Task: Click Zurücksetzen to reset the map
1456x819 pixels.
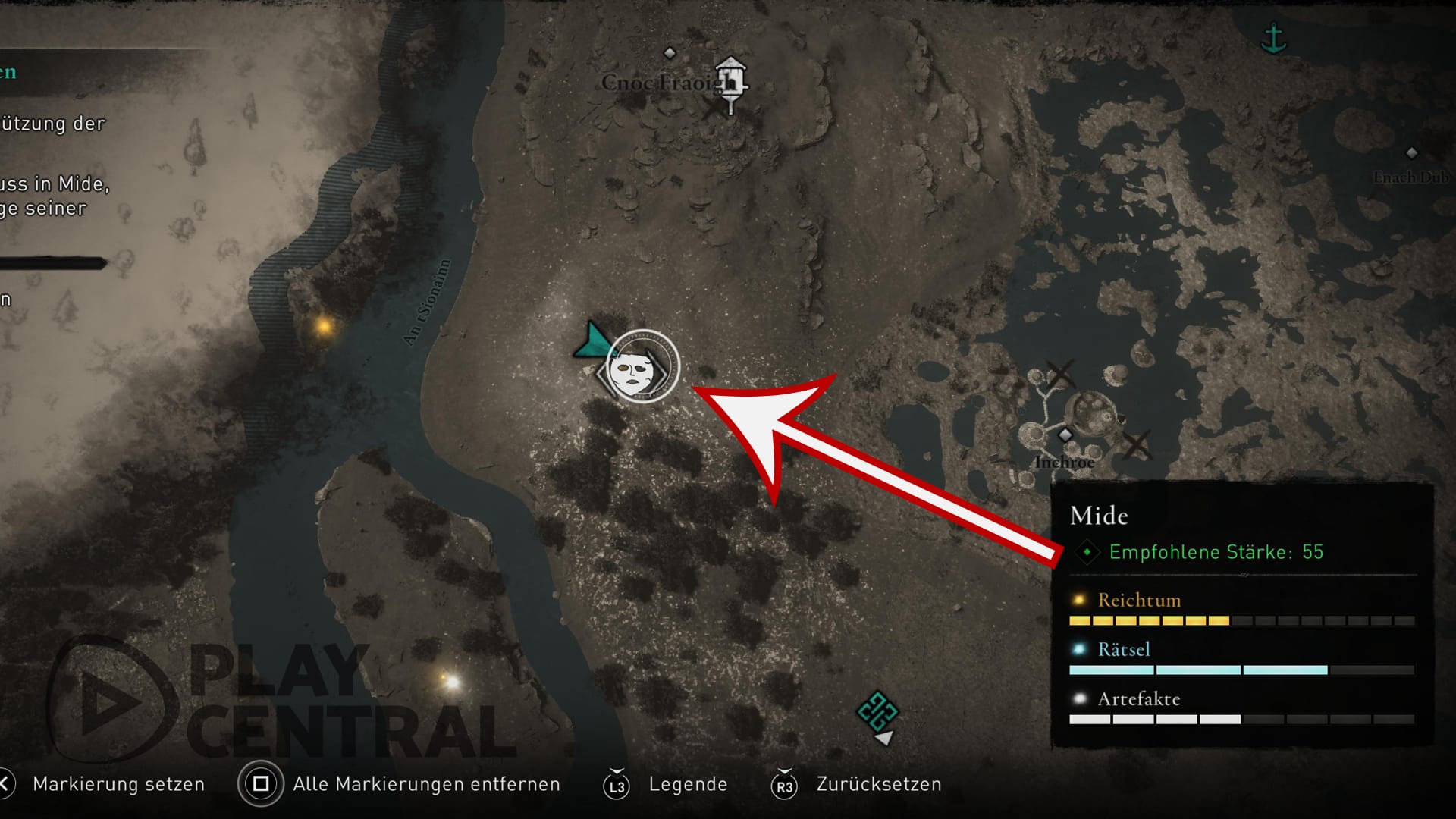Action: (x=878, y=784)
